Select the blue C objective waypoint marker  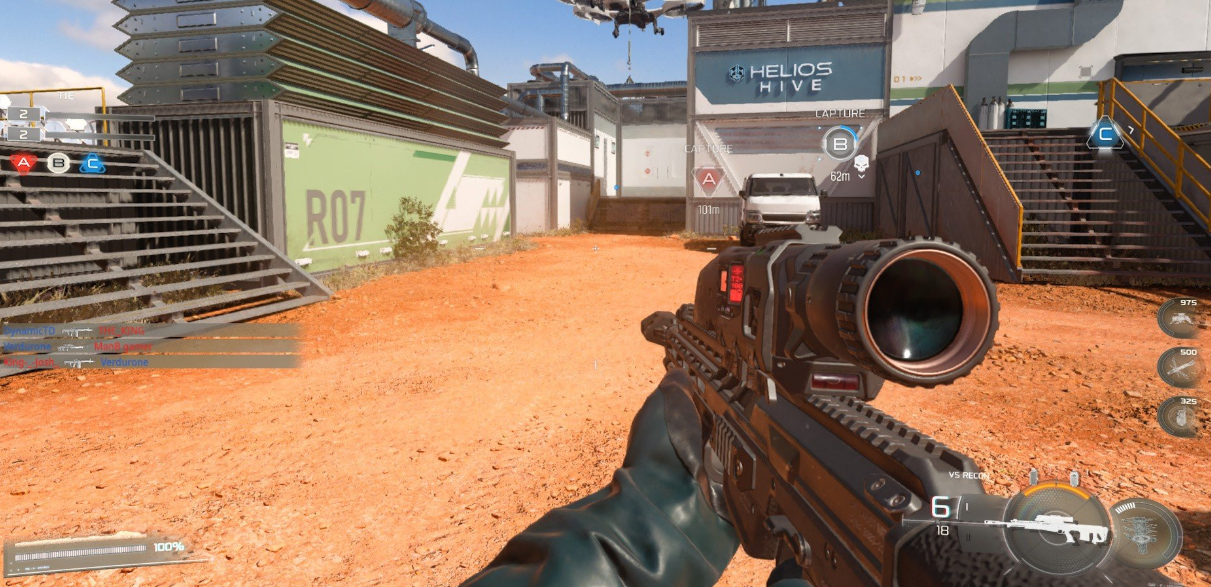(1105, 132)
